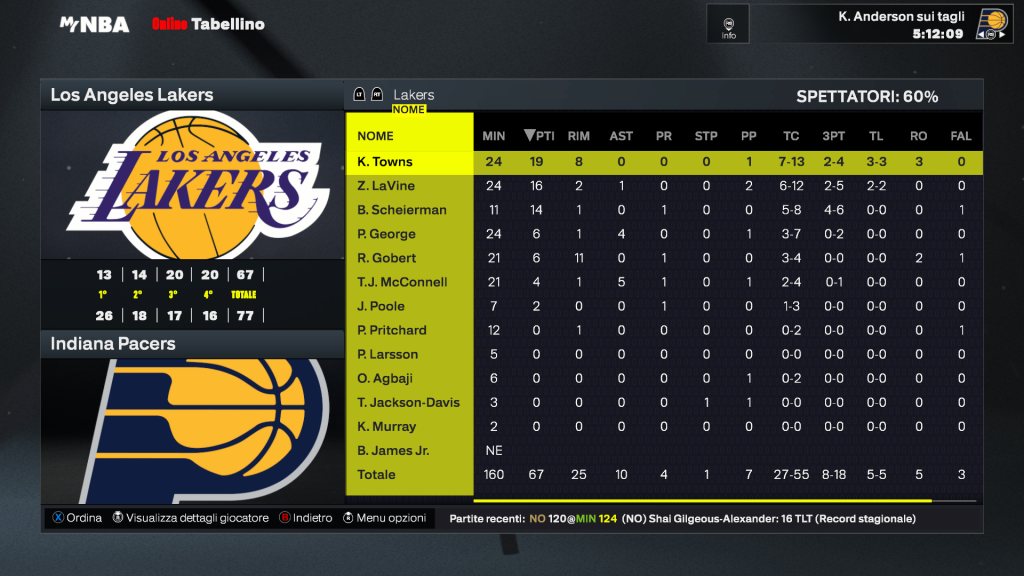Sort by the RIM rebounds column
Image resolution: width=1024 pixels, height=576 pixels.
click(578, 136)
